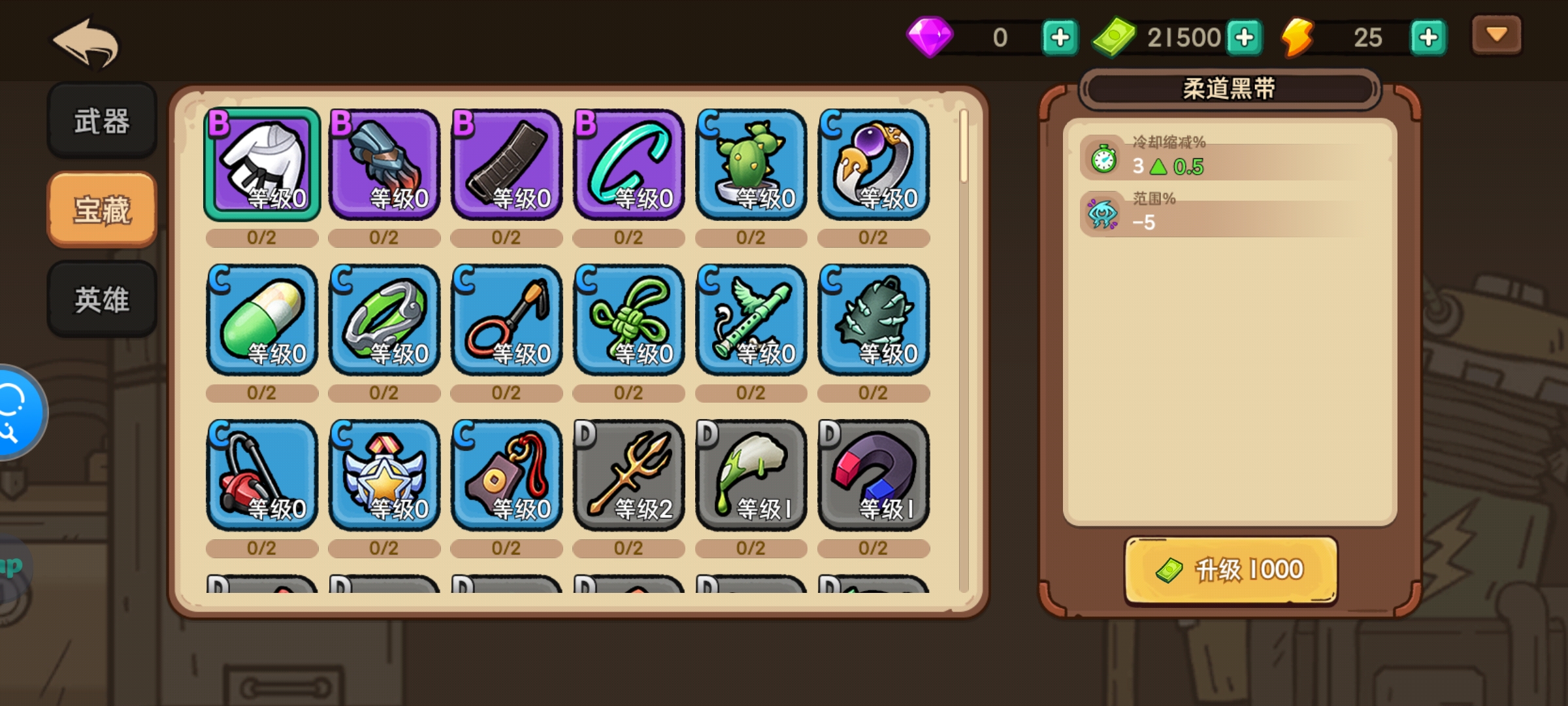Viewport: 1568px width, 706px height.
Task: Select the cactus treasure
Action: pos(751,164)
